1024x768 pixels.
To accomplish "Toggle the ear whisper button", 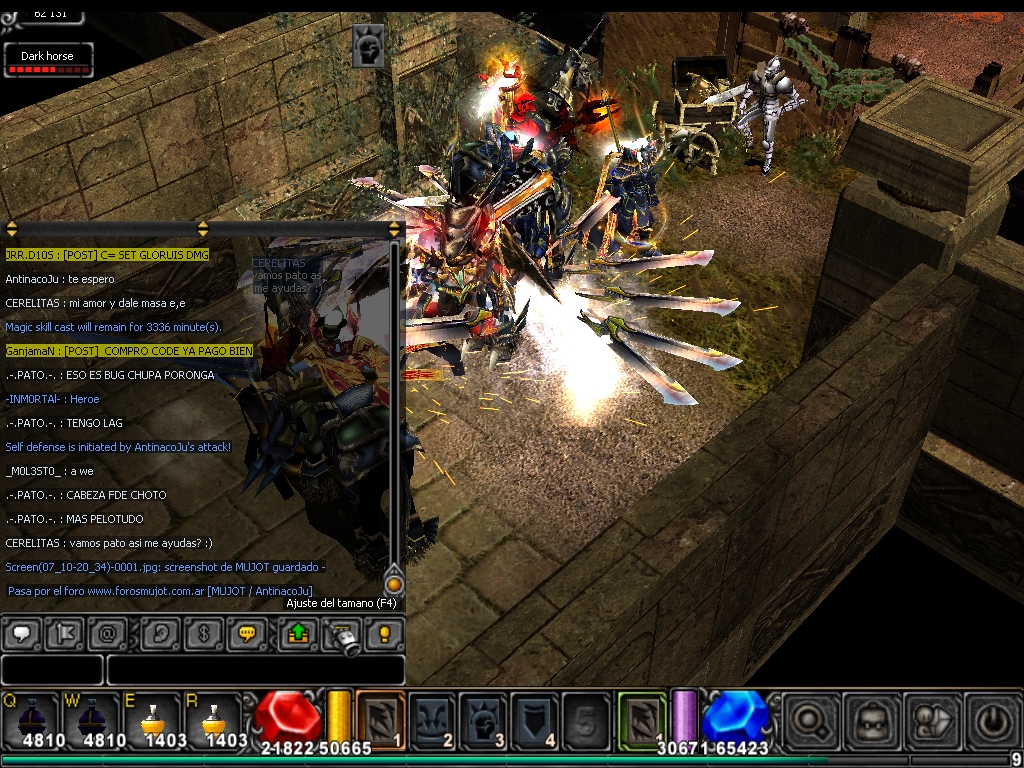I will [159, 633].
